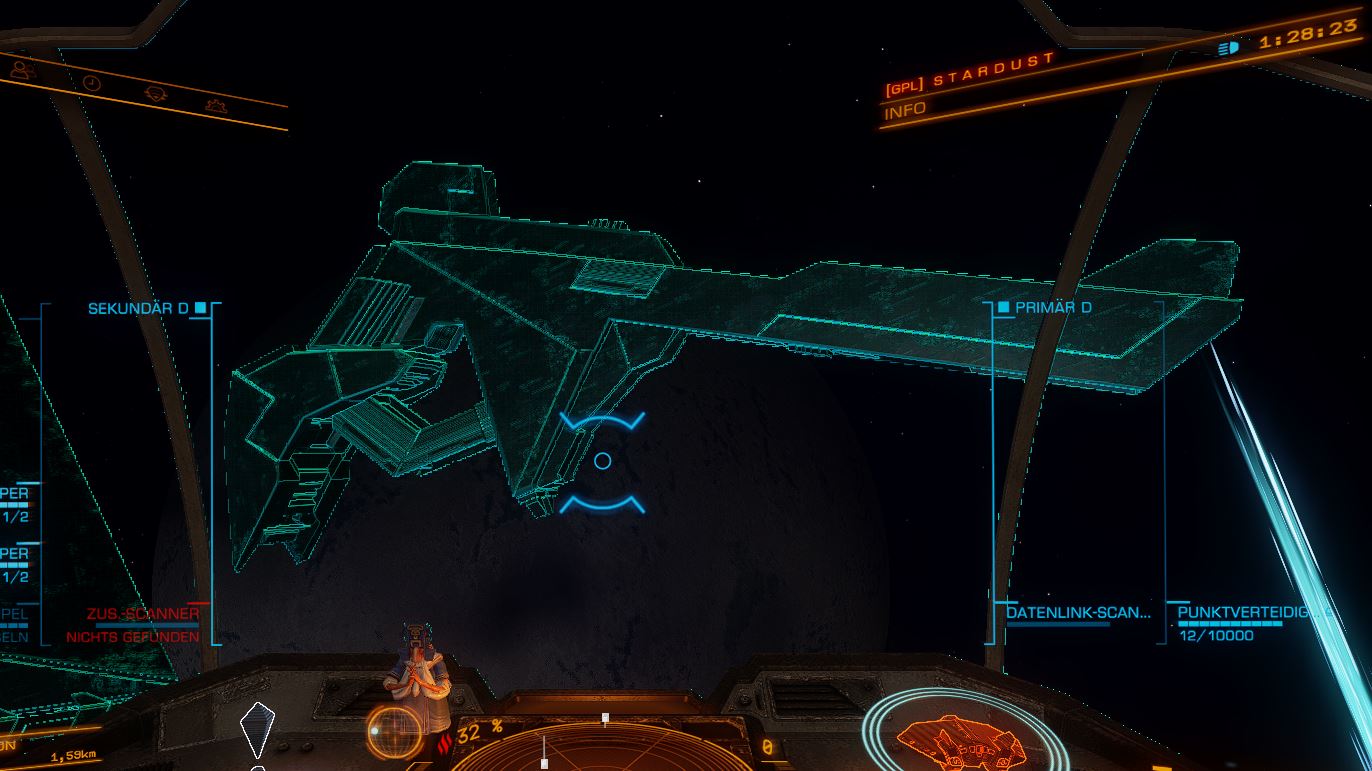Click the circular radar sensor disc
Screen dimensions: 1372x771
coord(604,745)
